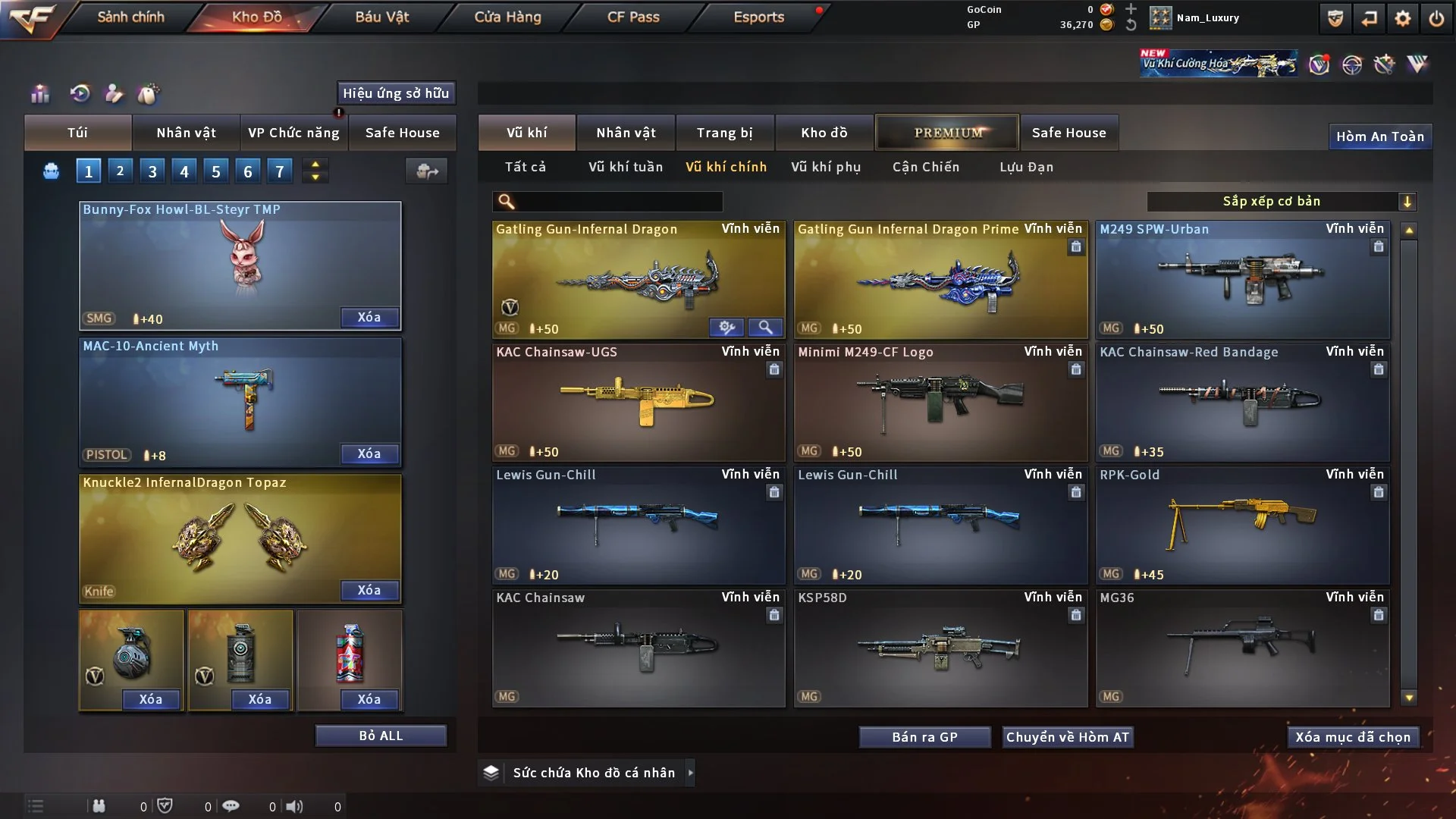1456x819 pixels.
Task: Delete selection via Xóa mục đã chọn
Action: [1353, 737]
